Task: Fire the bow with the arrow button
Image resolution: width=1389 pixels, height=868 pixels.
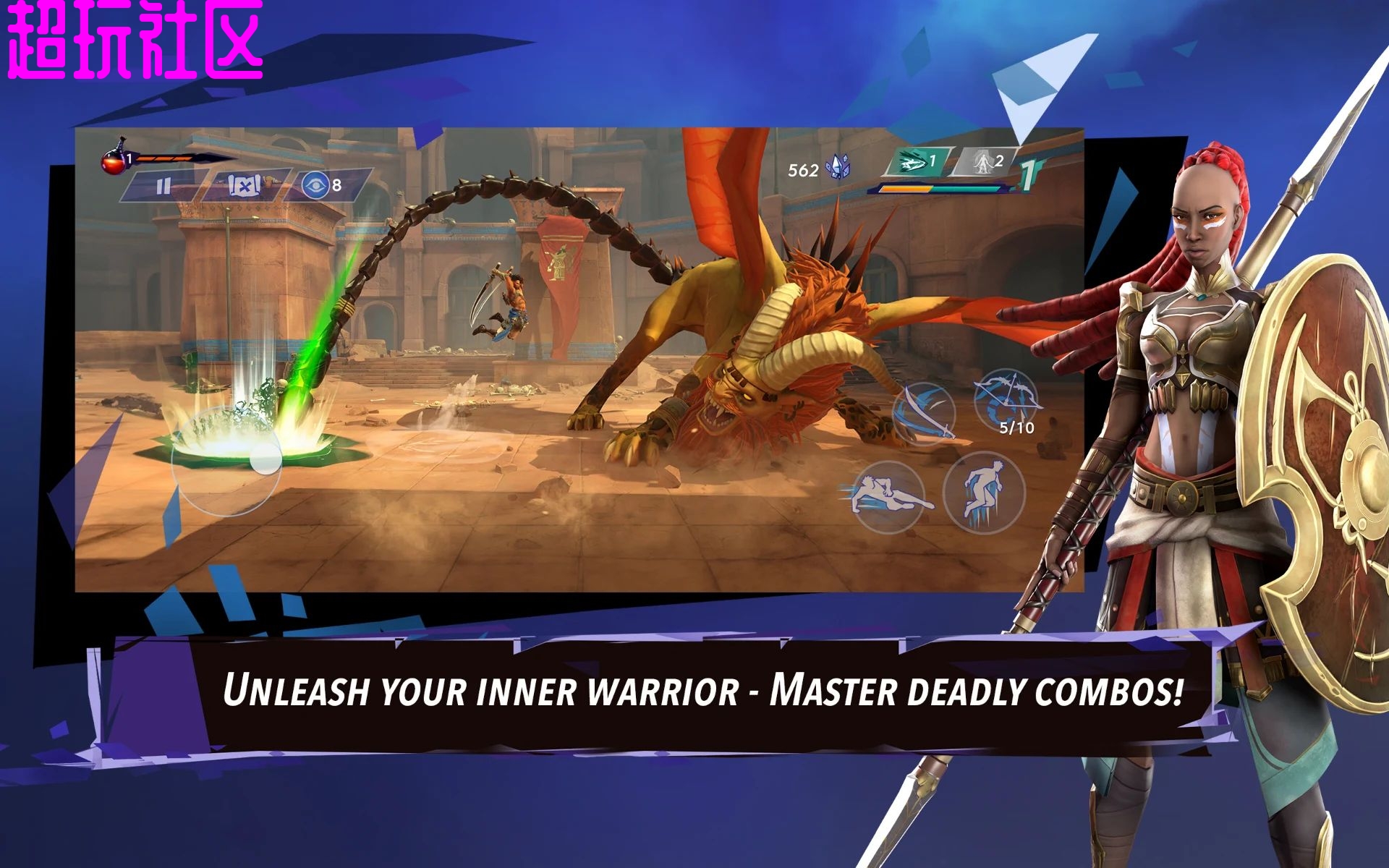Action: pyautogui.click(x=1006, y=399)
